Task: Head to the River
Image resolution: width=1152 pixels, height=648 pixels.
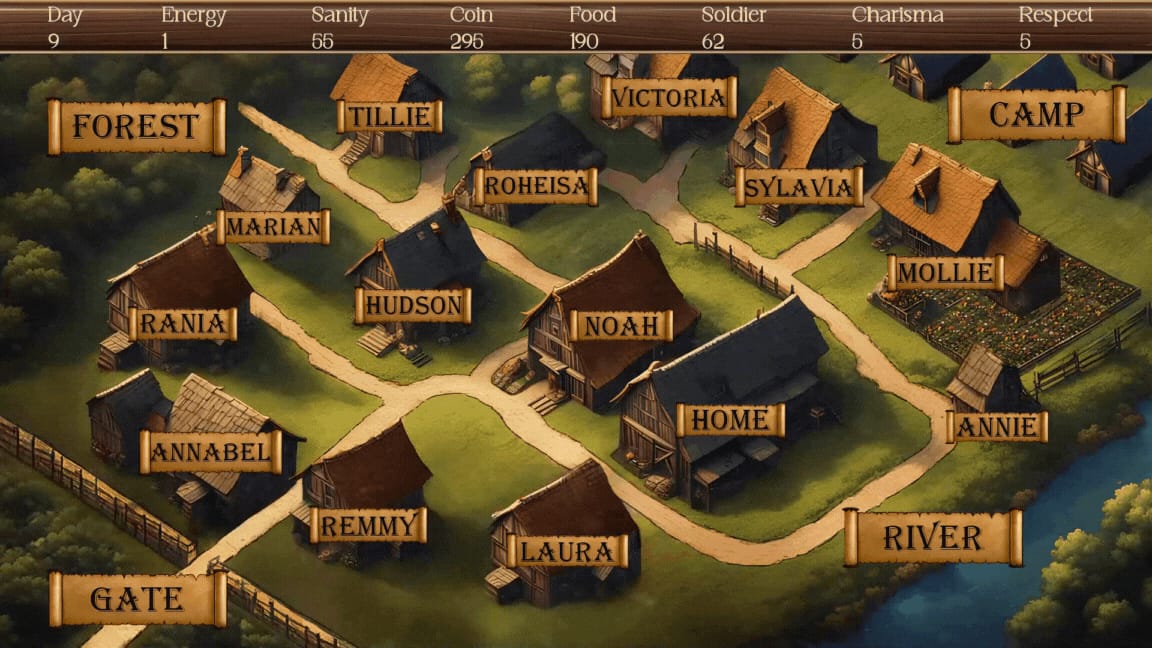Action: (x=932, y=538)
